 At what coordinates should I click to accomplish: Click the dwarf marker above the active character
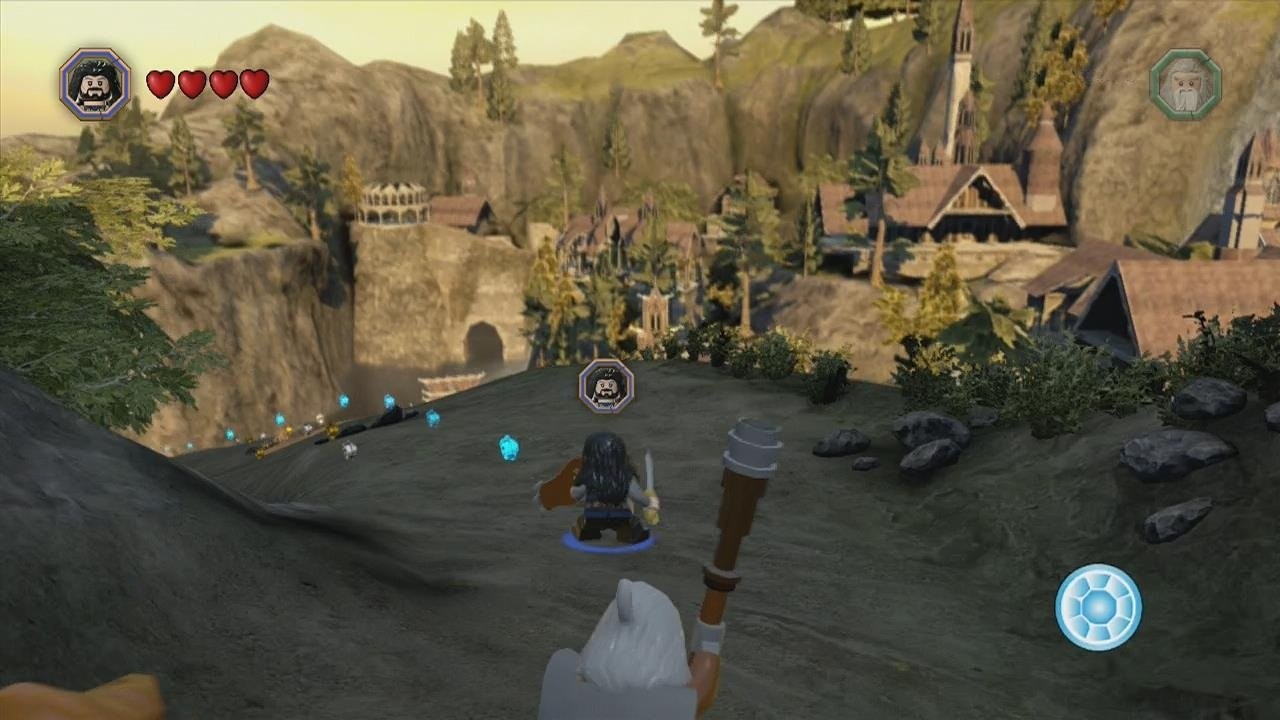[x=606, y=386]
